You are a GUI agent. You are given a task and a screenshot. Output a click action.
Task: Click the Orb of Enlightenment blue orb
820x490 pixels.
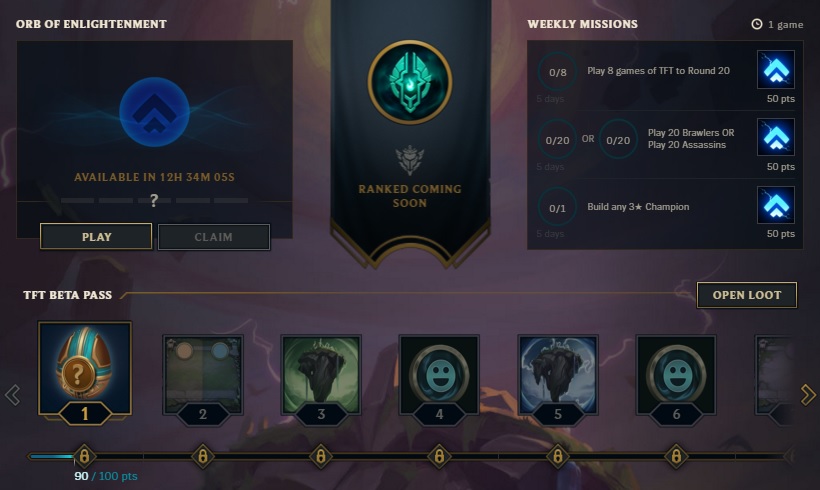coord(154,112)
